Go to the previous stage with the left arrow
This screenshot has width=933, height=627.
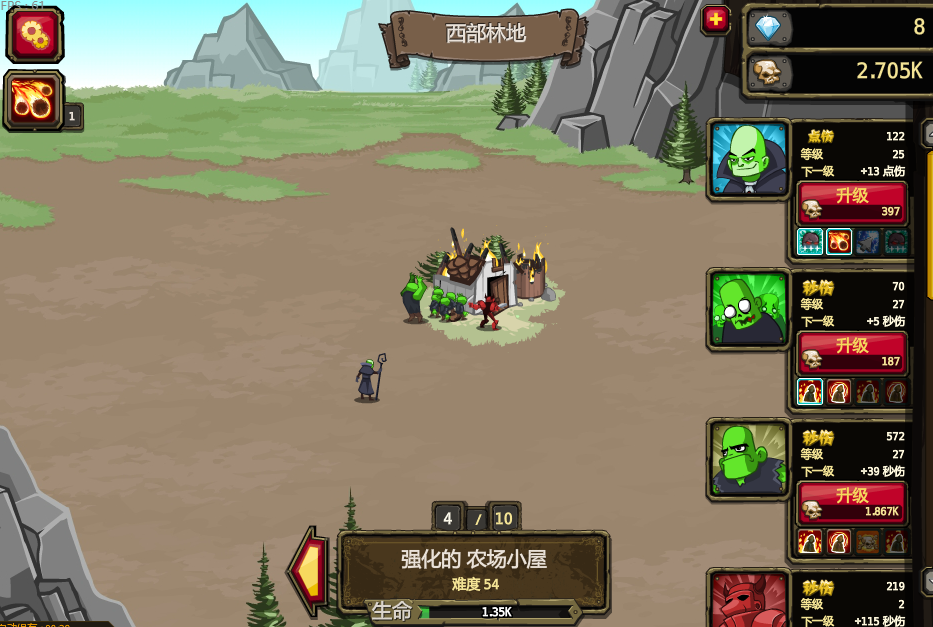[309, 571]
